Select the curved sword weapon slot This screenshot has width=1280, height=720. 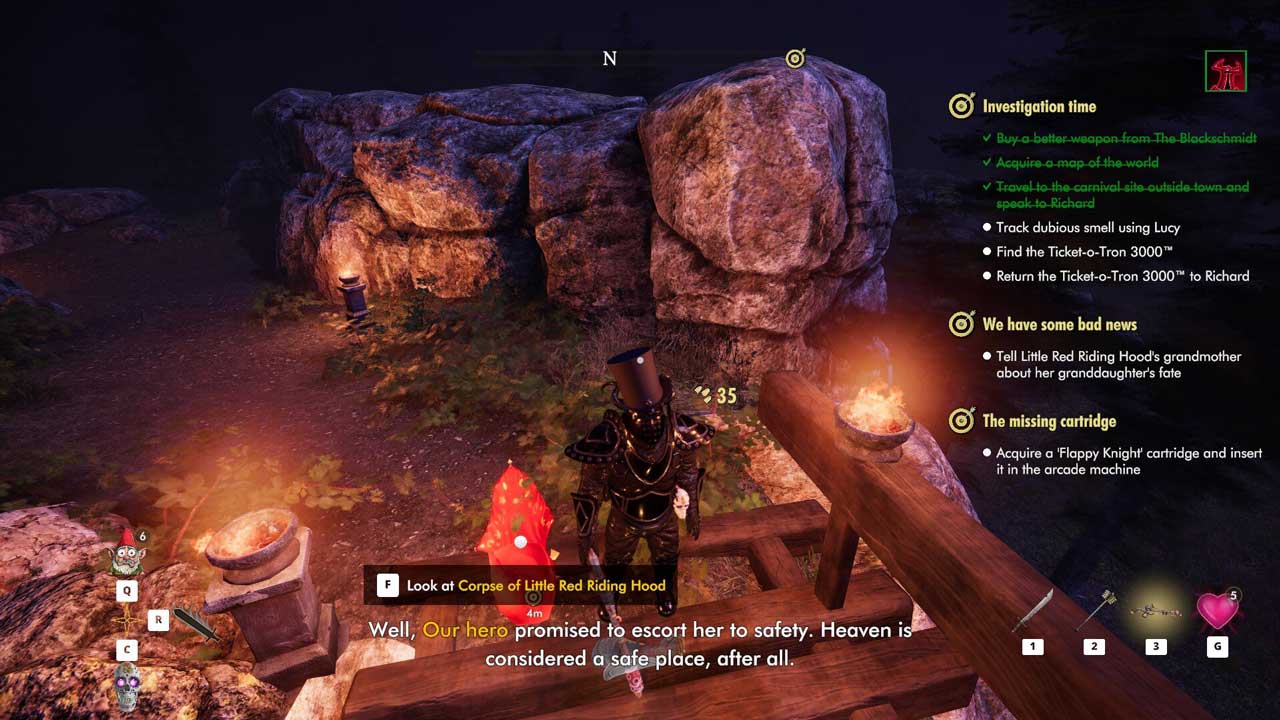click(1032, 611)
